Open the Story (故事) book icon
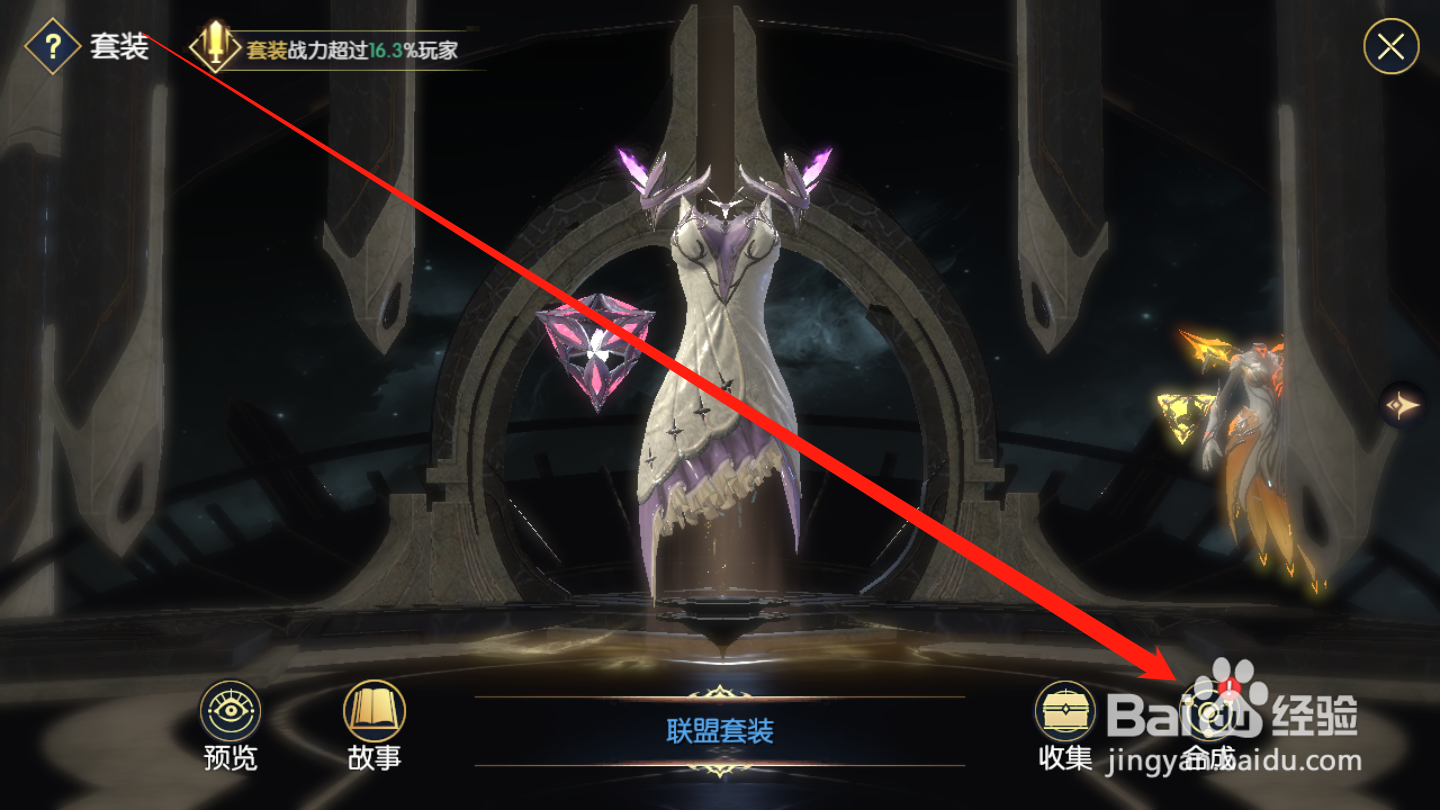 click(373, 712)
